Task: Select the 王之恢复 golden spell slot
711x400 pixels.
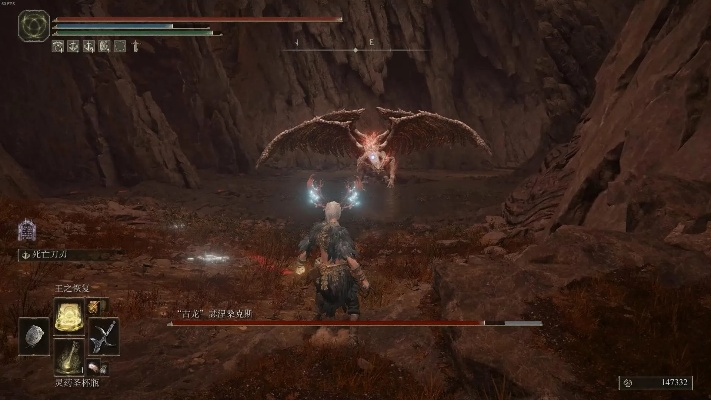Action: click(x=69, y=318)
